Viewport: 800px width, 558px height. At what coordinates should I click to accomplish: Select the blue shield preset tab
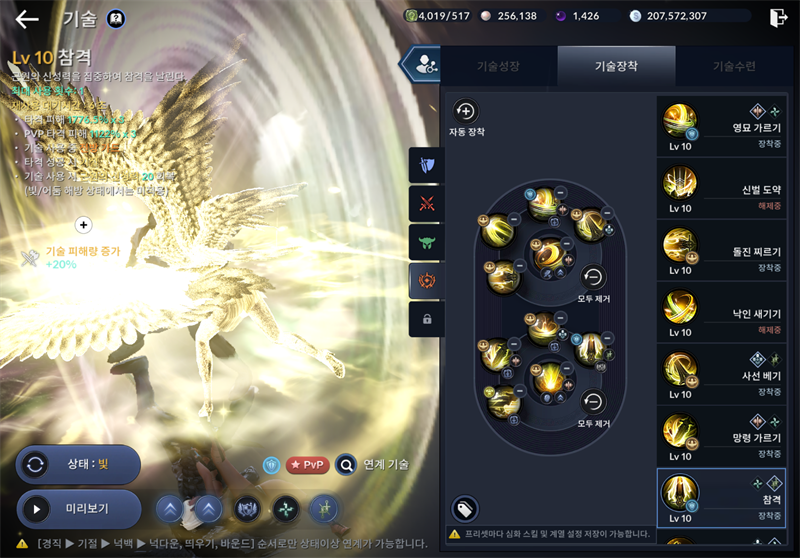[x=427, y=165]
